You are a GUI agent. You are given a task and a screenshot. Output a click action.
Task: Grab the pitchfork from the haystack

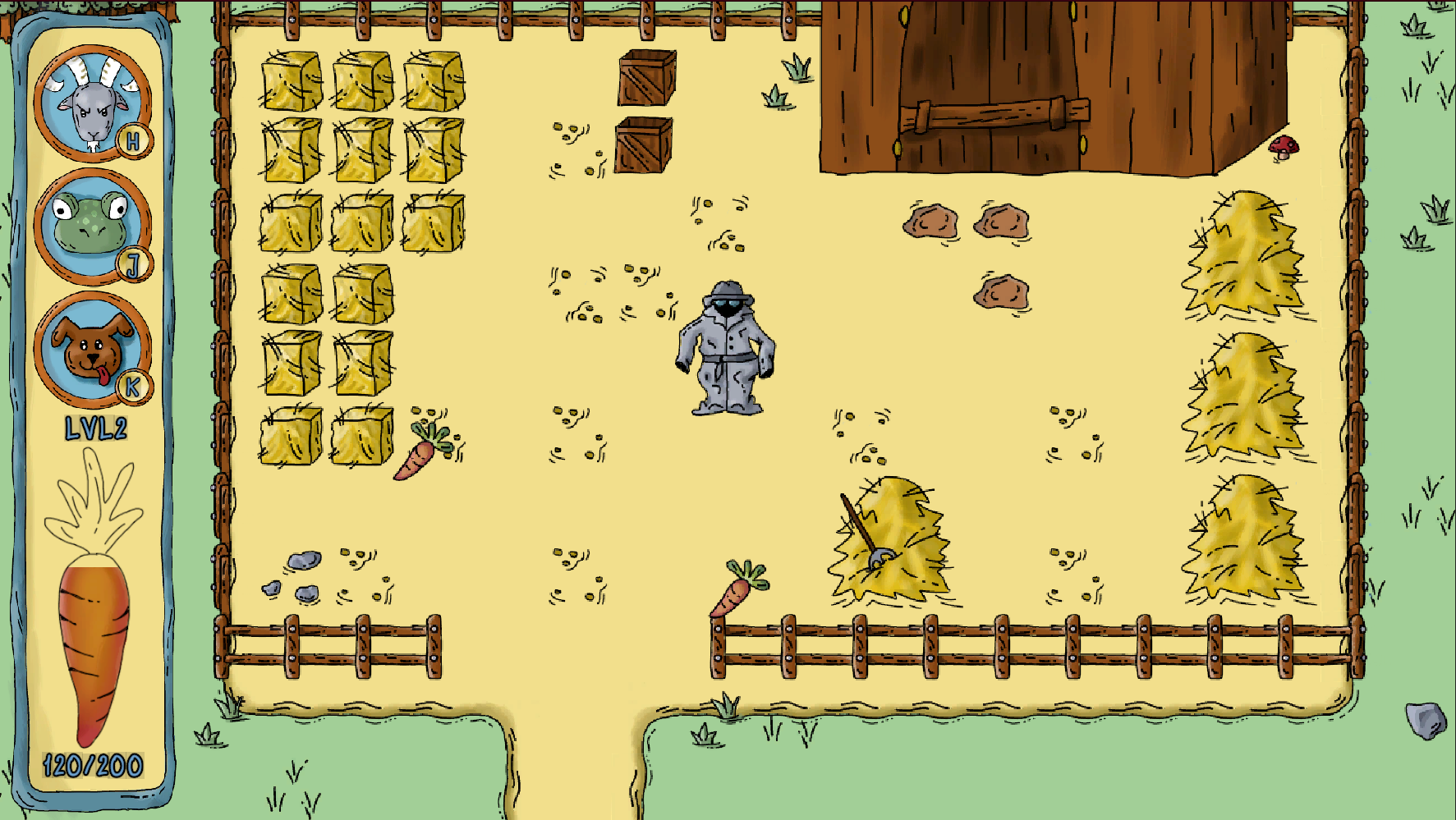[860, 525]
